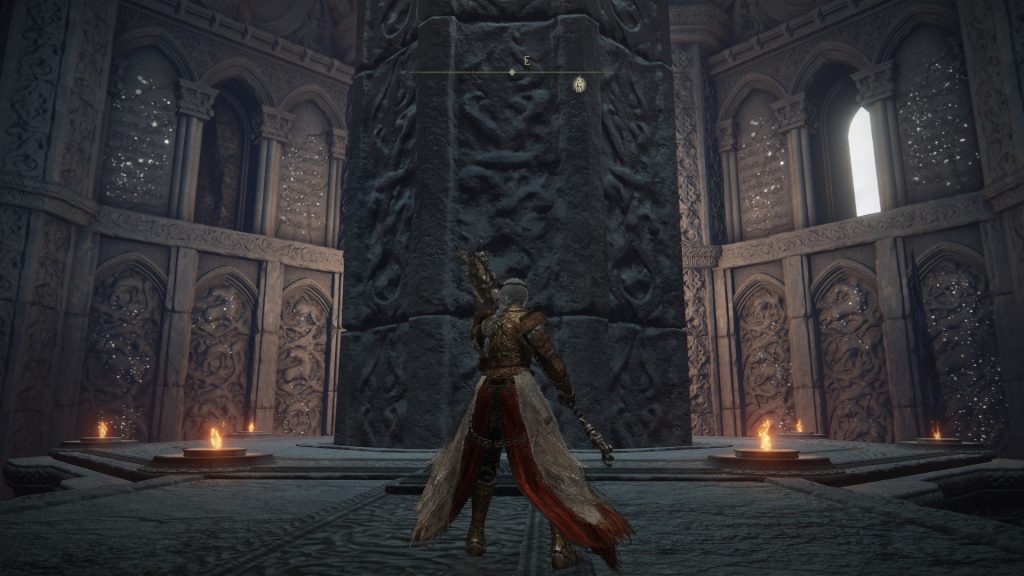
Task: Select the compass bar showing East
Action: [512, 72]
